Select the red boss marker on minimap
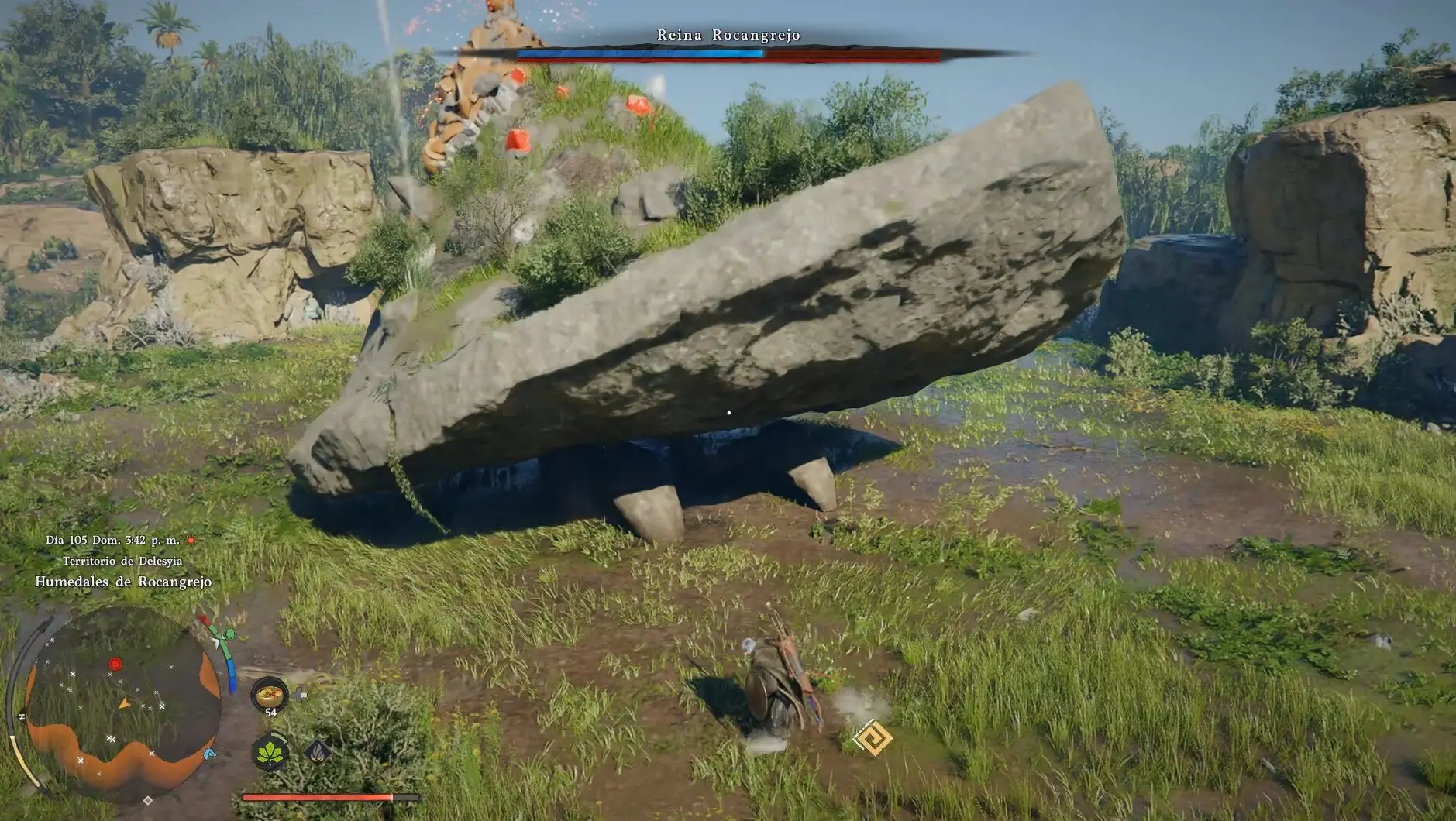1456x821 pixels. click(x=115, y=664)
